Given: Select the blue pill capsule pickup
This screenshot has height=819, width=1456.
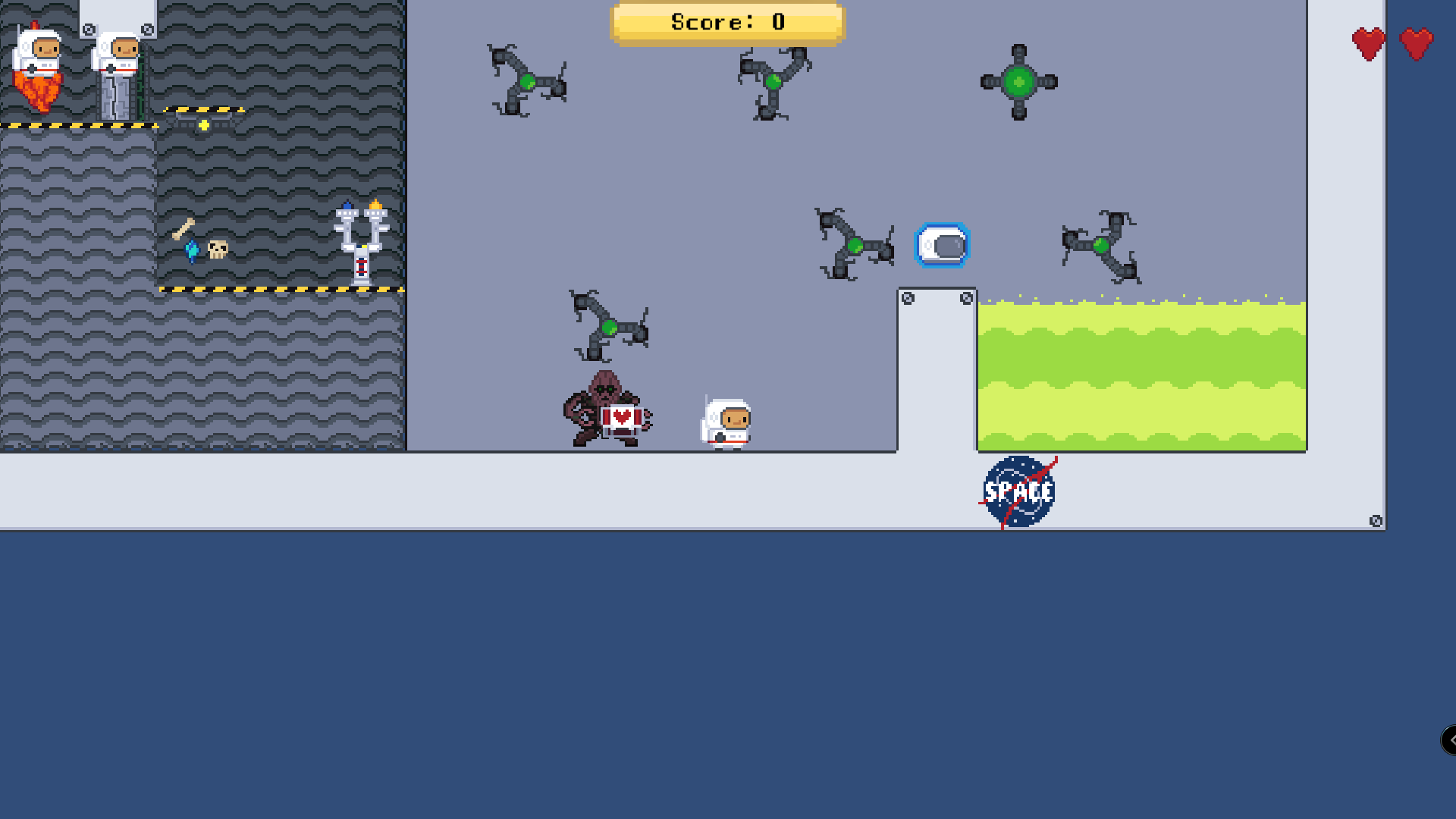Looking at the screenshot, I should click(x=943, y=245).
